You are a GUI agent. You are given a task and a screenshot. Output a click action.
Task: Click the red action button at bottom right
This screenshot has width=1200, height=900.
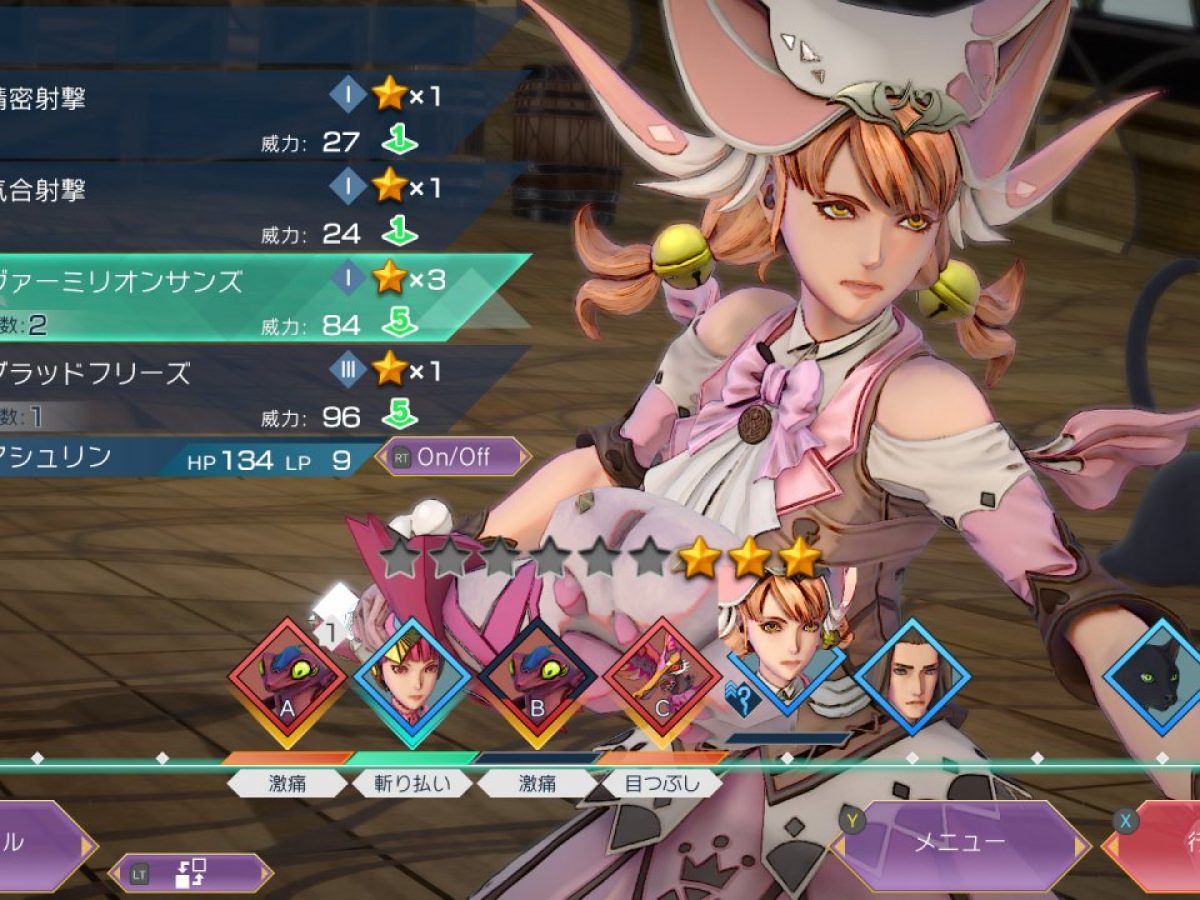point(1160,845)
